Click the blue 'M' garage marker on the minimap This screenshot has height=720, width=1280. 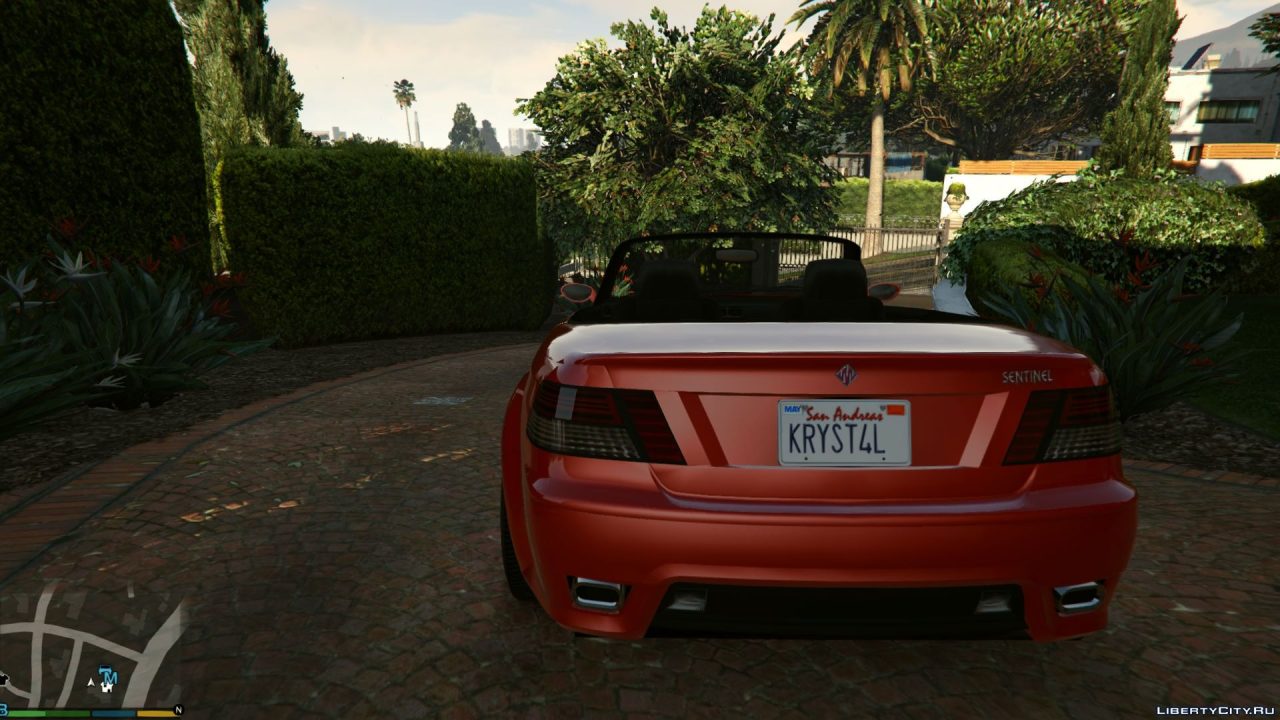click(x=110, y=677)
